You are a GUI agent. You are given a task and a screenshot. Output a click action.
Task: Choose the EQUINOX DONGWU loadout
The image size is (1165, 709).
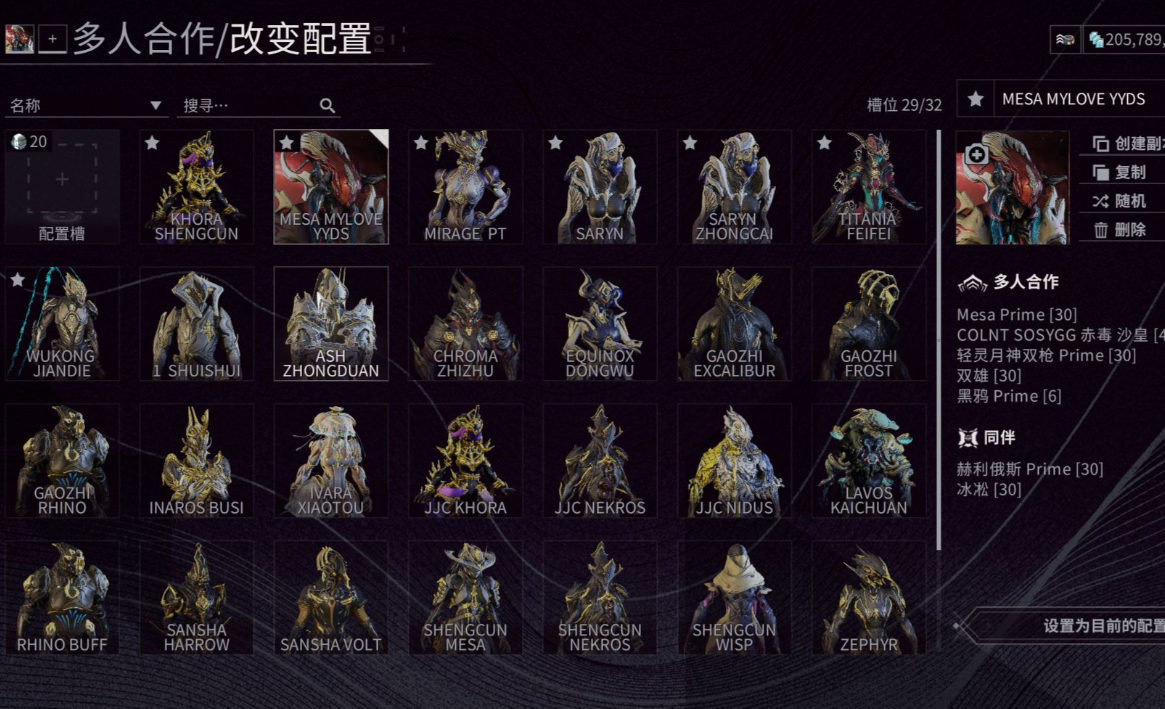[600, 324]
